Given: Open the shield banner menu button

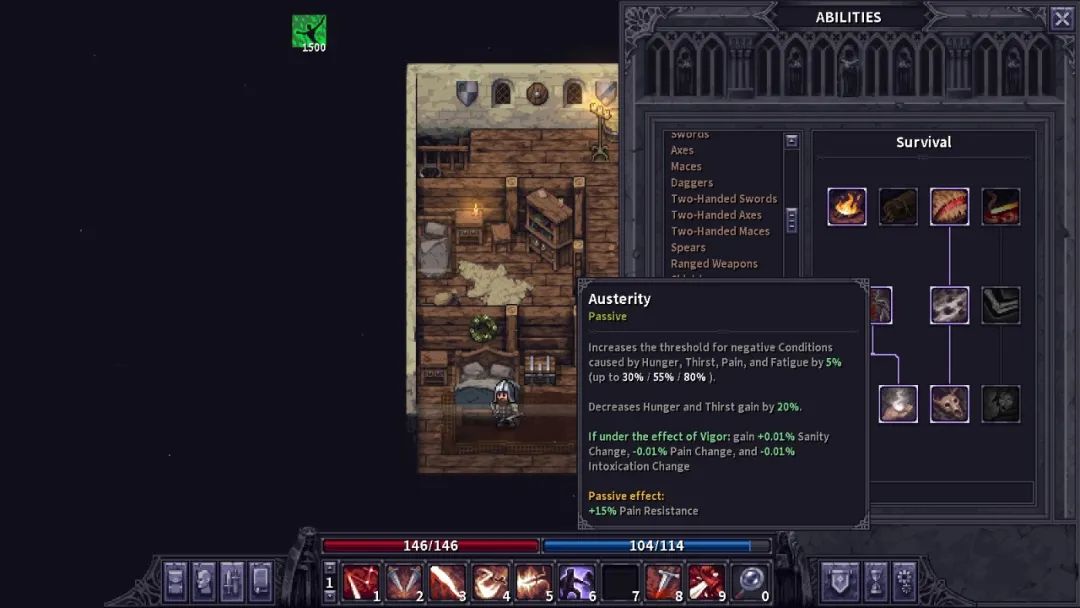Looking at the screenshot, I should click(837, 580).
